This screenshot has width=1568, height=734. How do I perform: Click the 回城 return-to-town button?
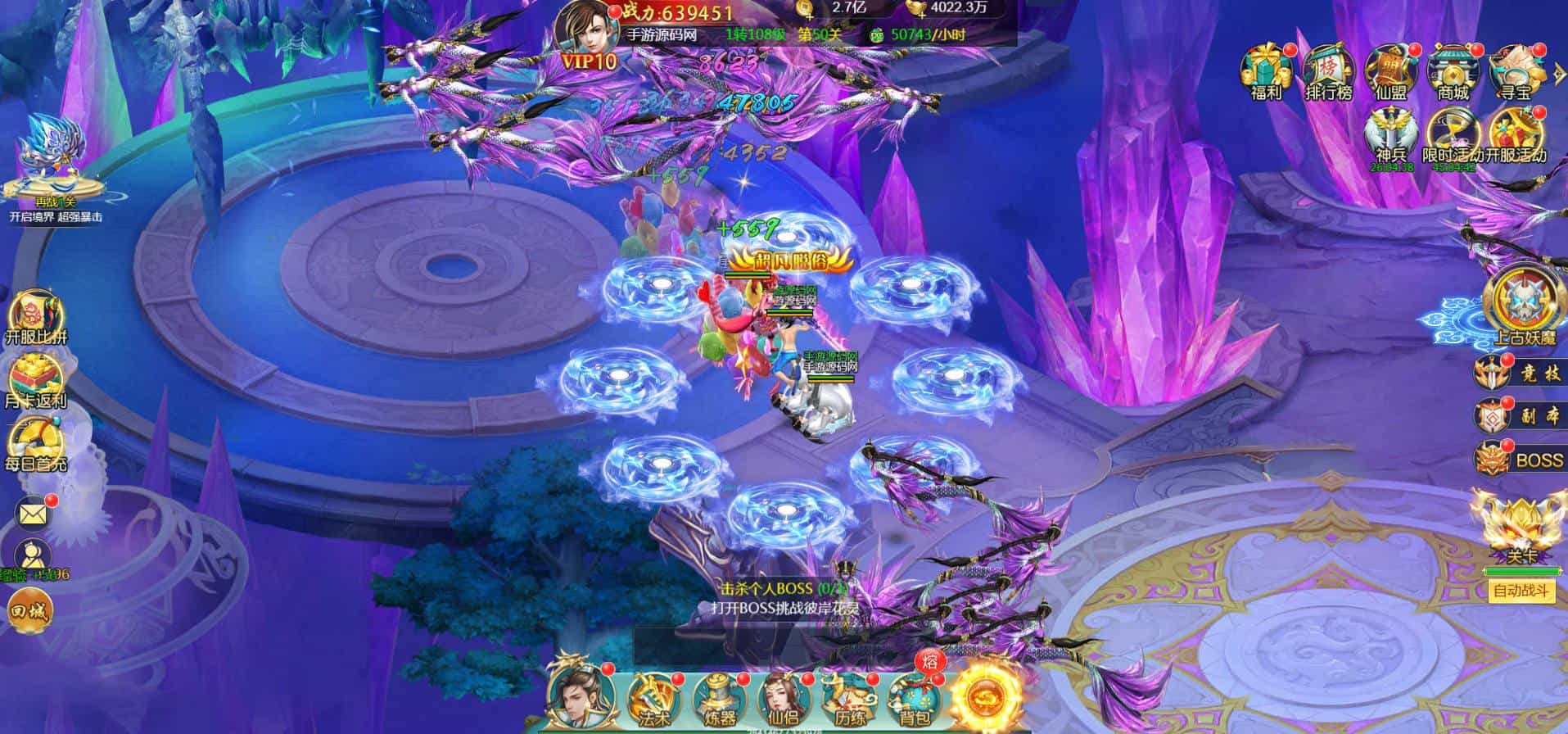click(x=29, y=611)
